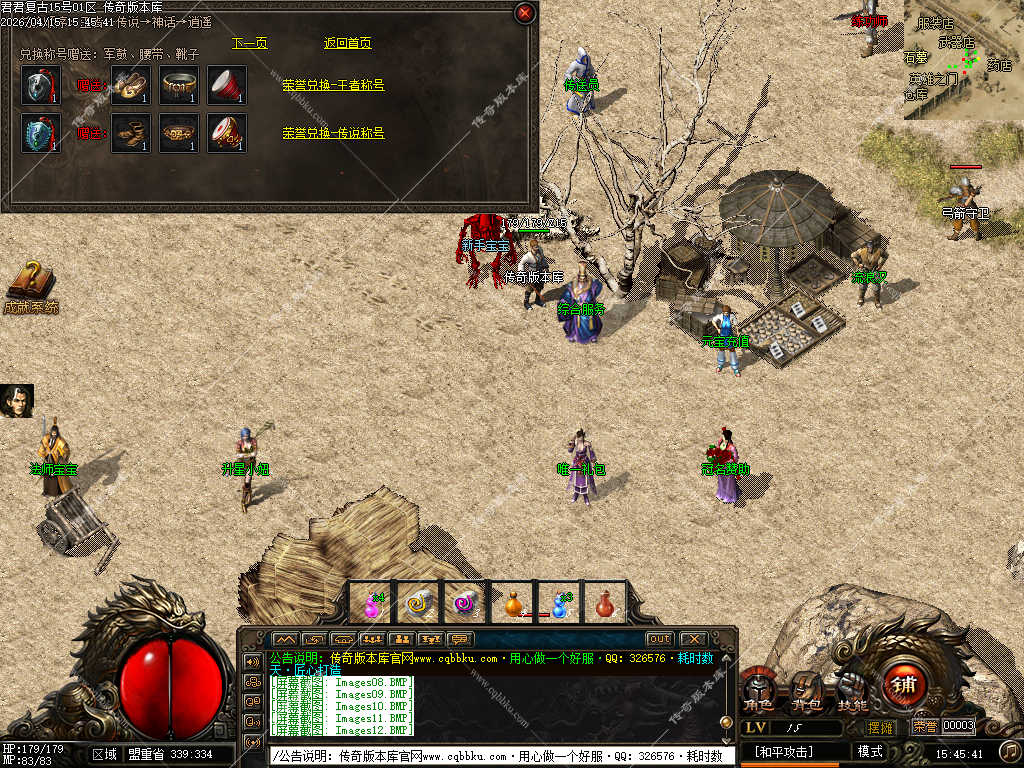
Task: Open the minimap
Action: [x=962, y=60]
